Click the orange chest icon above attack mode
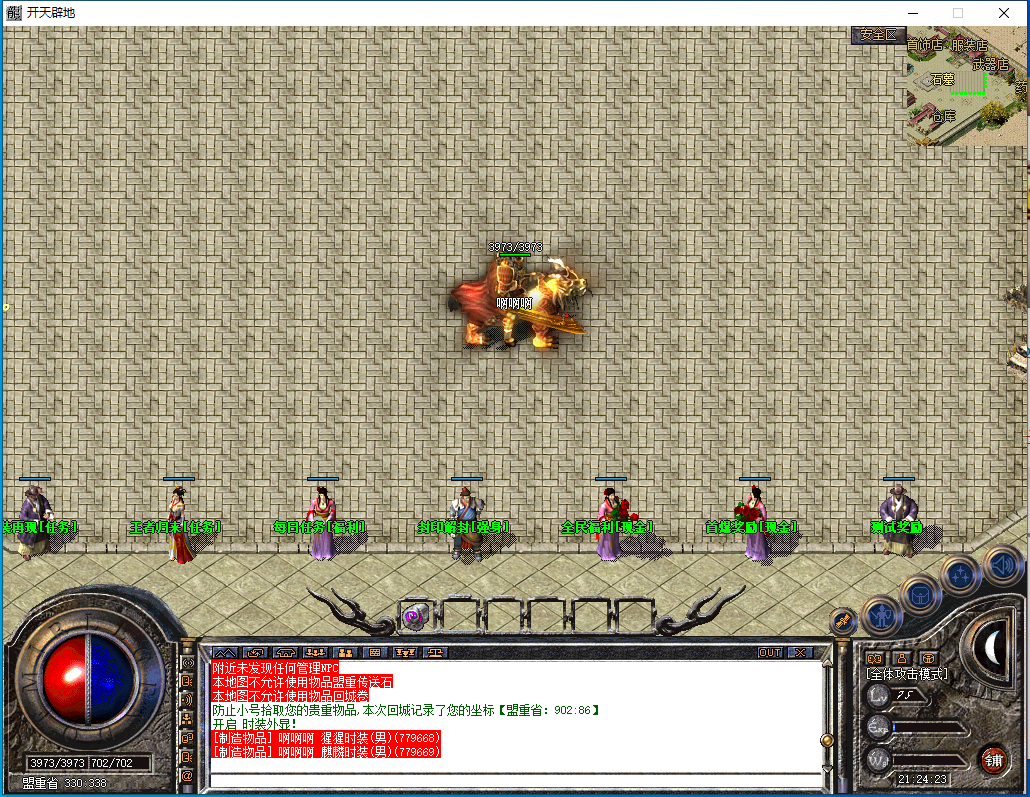The width and height of the screenshot is (1030, 797). click(927, 658)
